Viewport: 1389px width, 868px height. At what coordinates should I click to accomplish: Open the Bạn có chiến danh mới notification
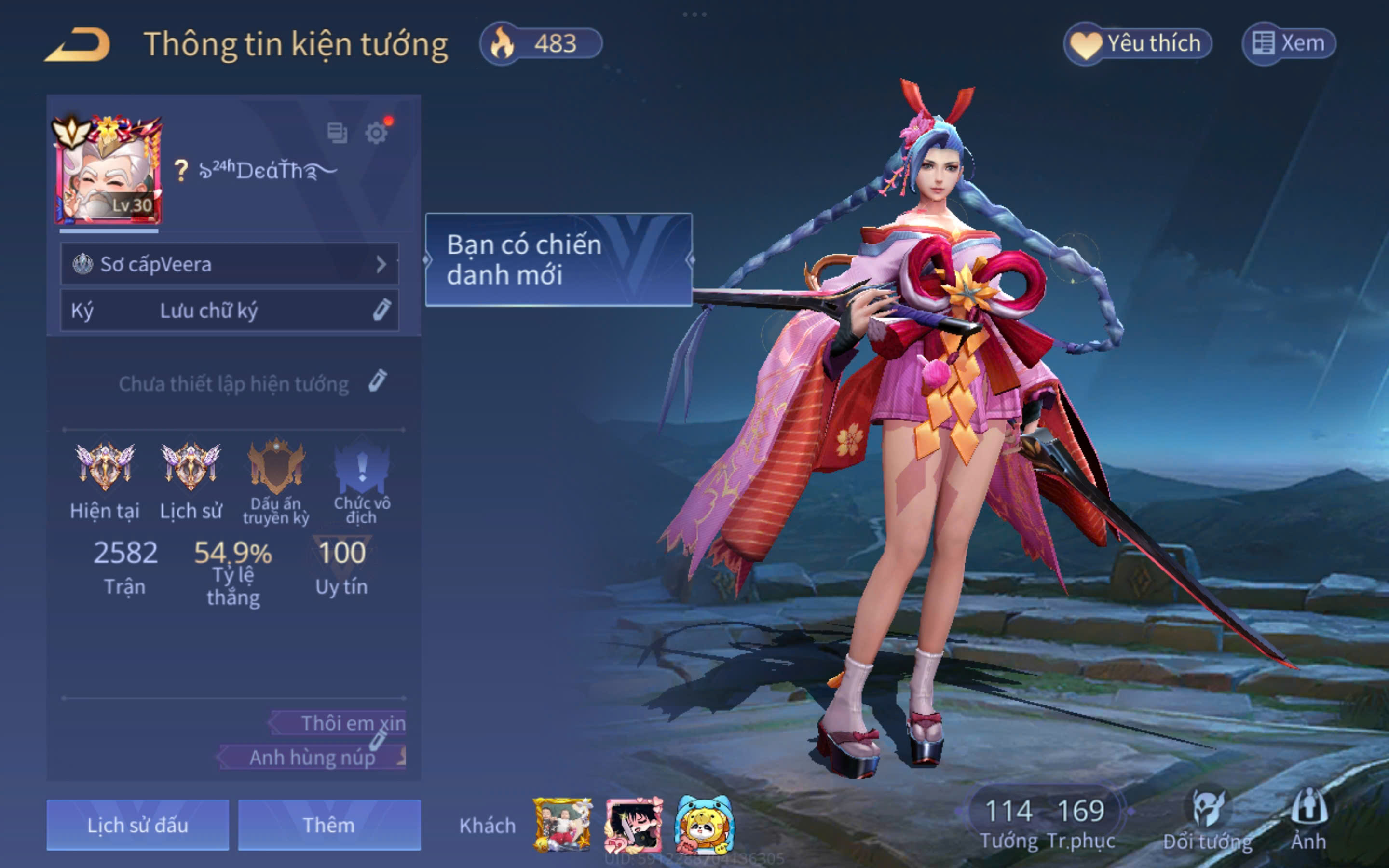(558, 259)
